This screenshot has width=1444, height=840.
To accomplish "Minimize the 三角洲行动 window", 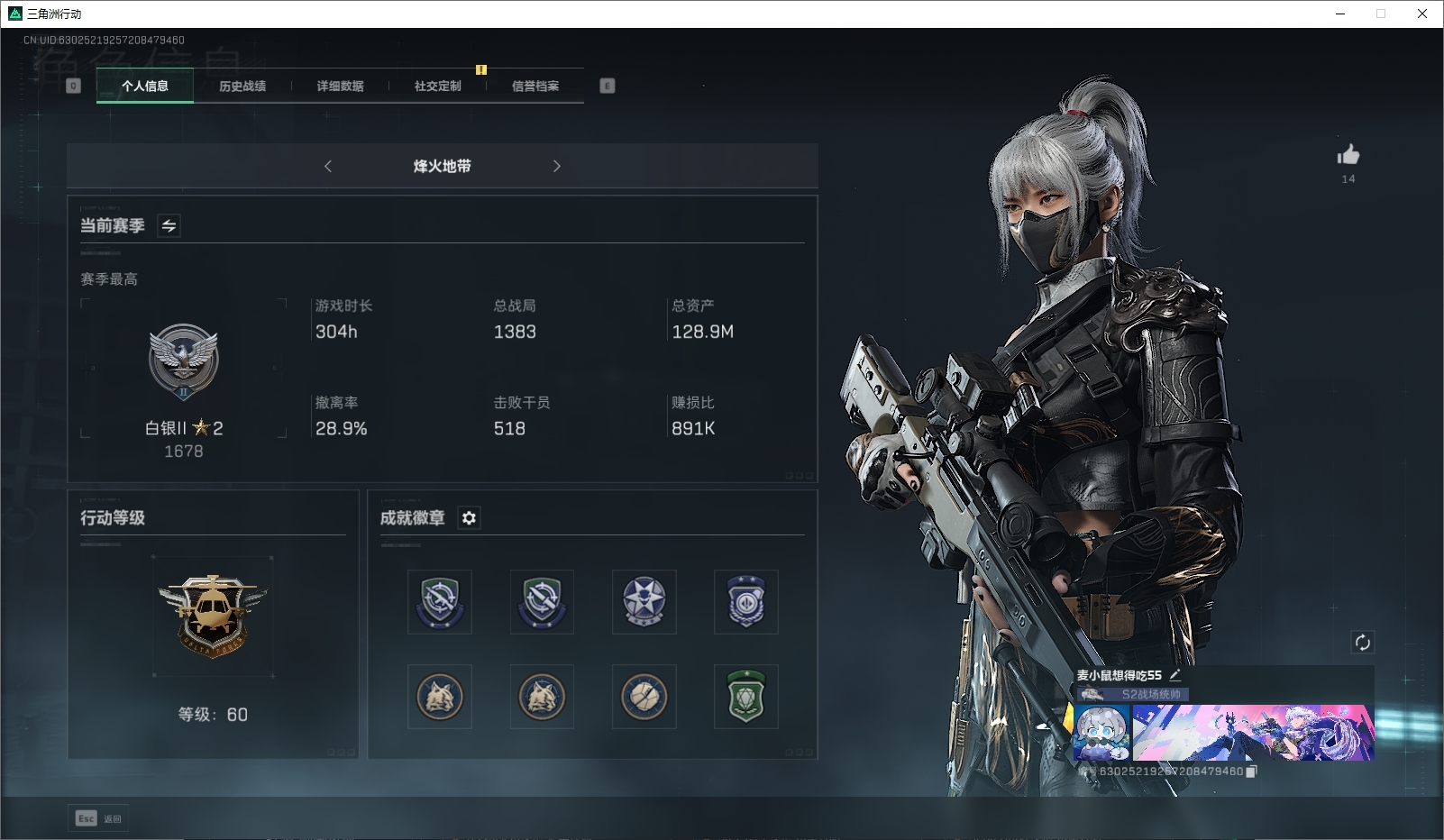I will pos(1340,14).
